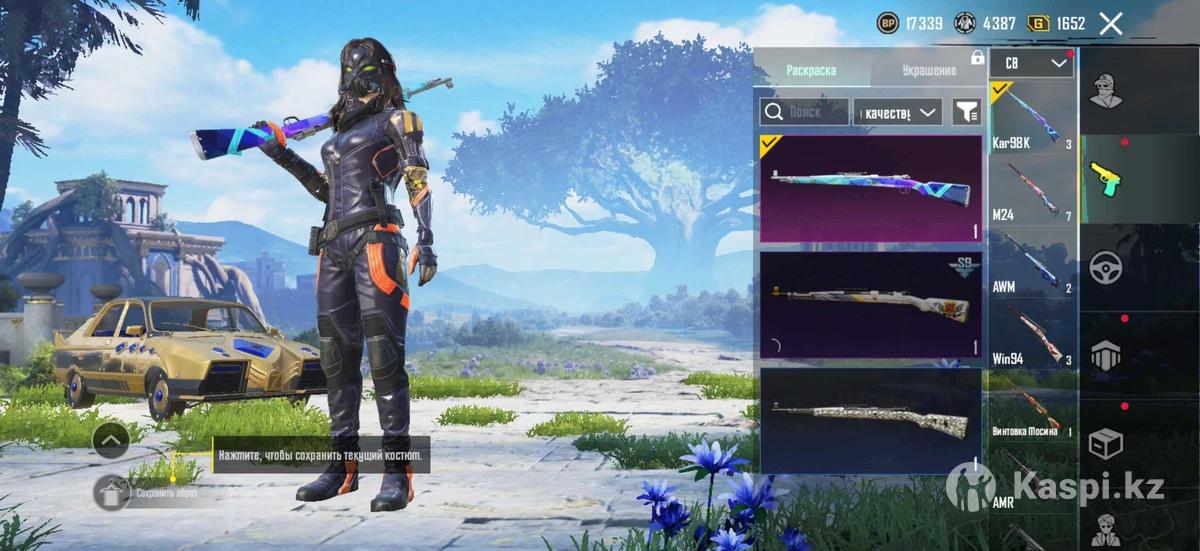Select the Раскраска tab

pyautogui.click(x=811, y=70)
